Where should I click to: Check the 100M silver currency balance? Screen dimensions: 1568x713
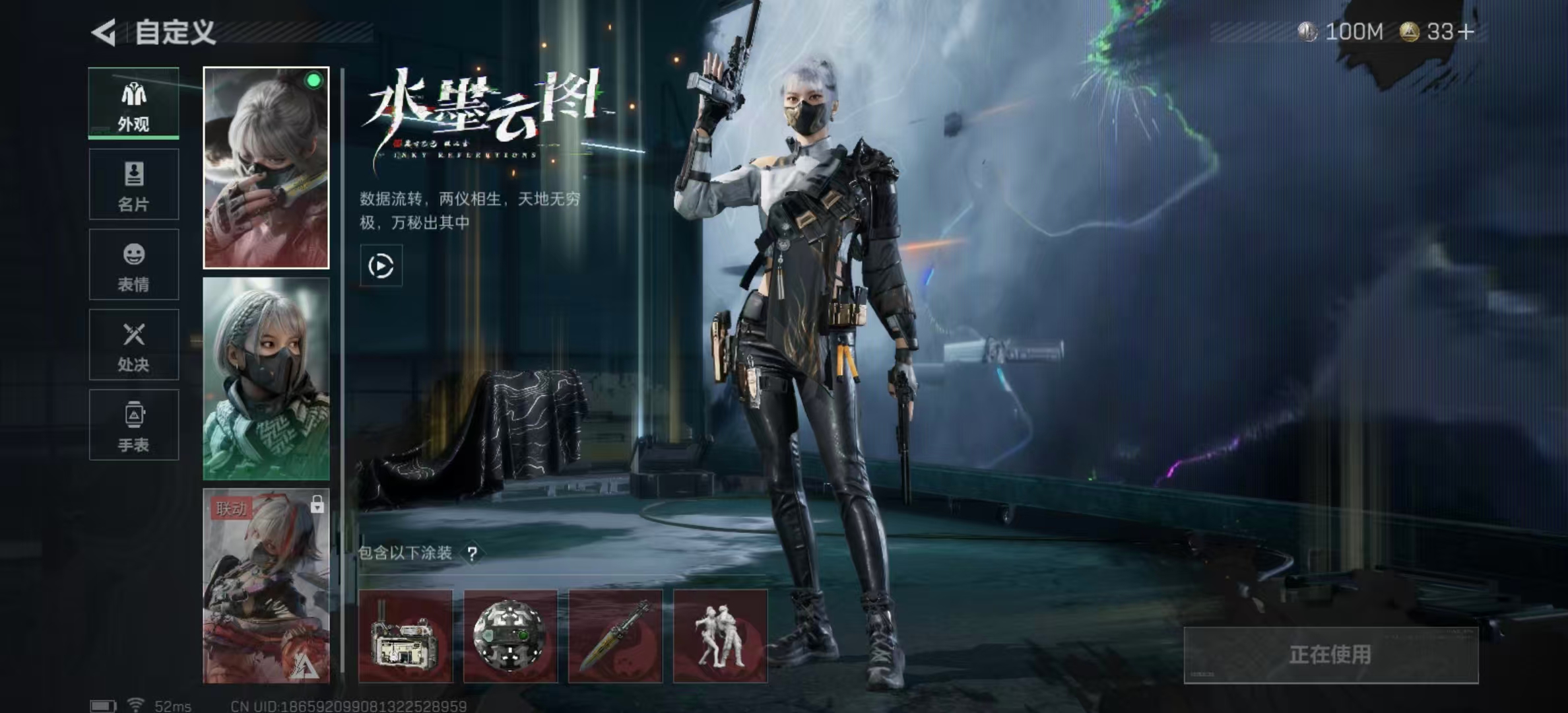(1341, 32)
